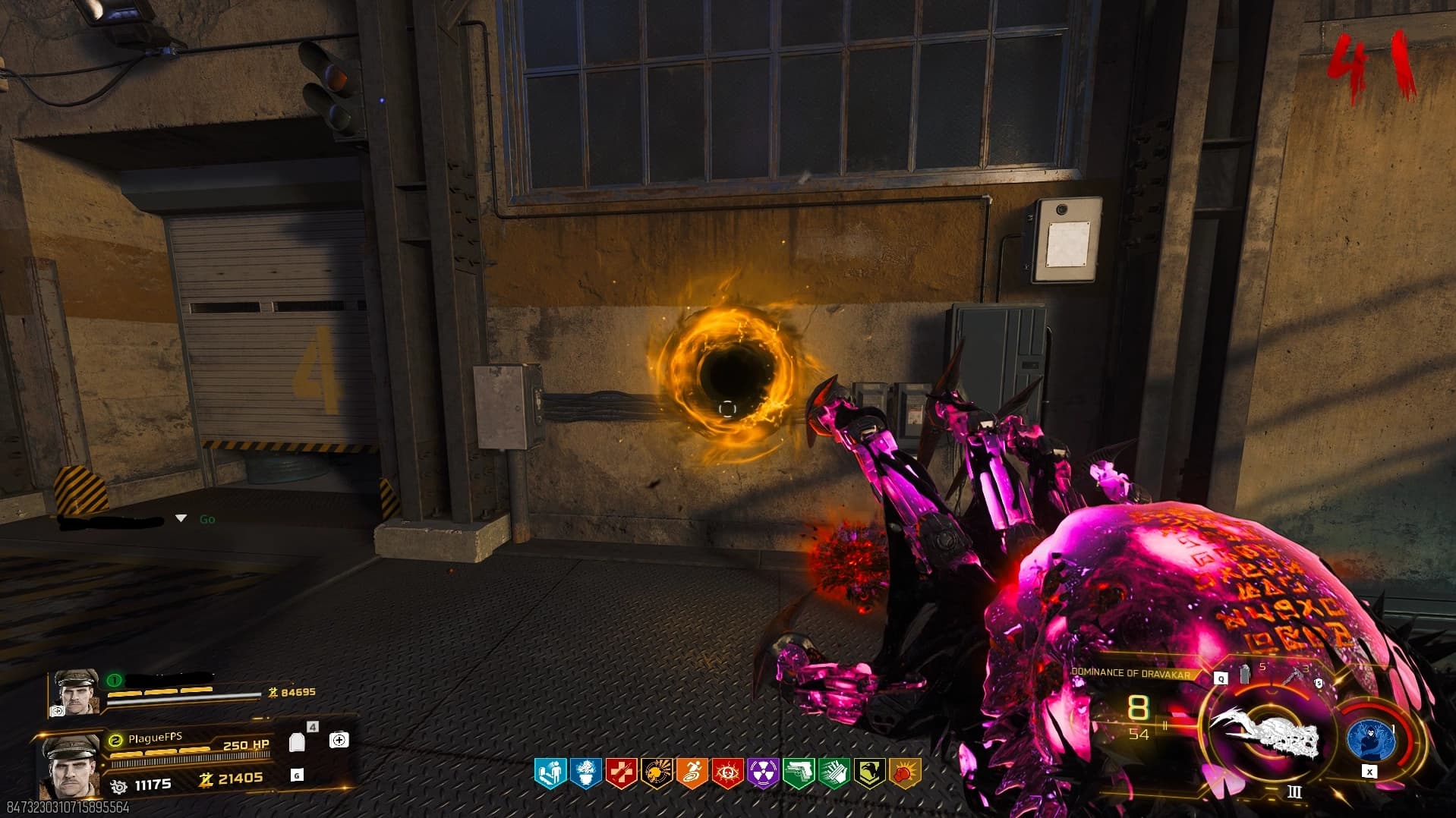Click the red cross and bullet perk
The width and height of the screenshot is (1456, 818).
click(621, 774)
